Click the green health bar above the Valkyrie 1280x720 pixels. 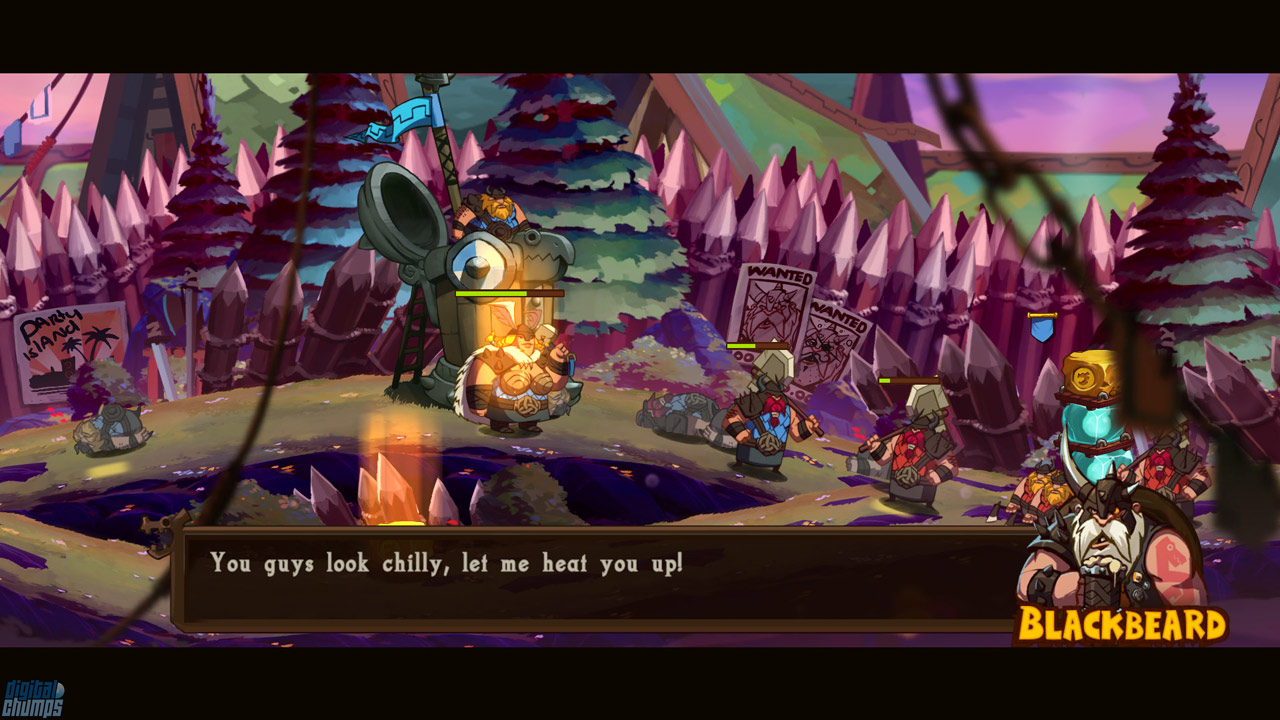point(510,293)
